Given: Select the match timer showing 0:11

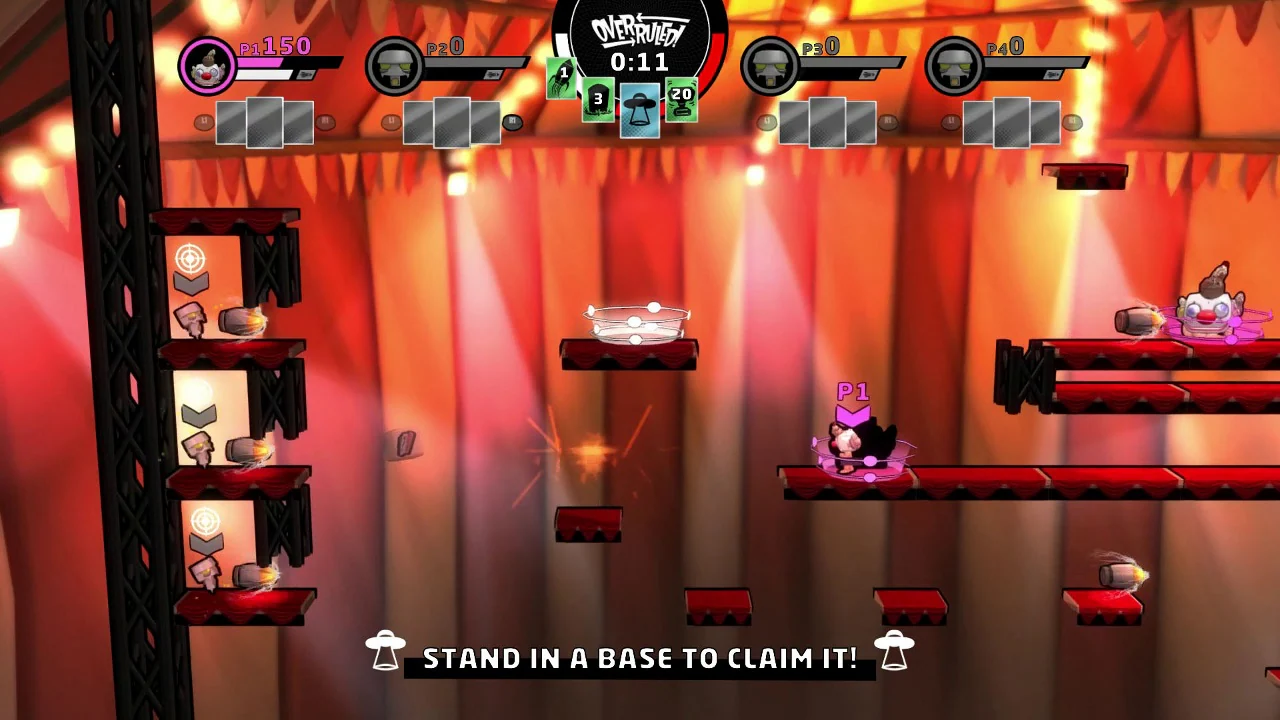Looking at the screenshot, I should coord(640,63).
